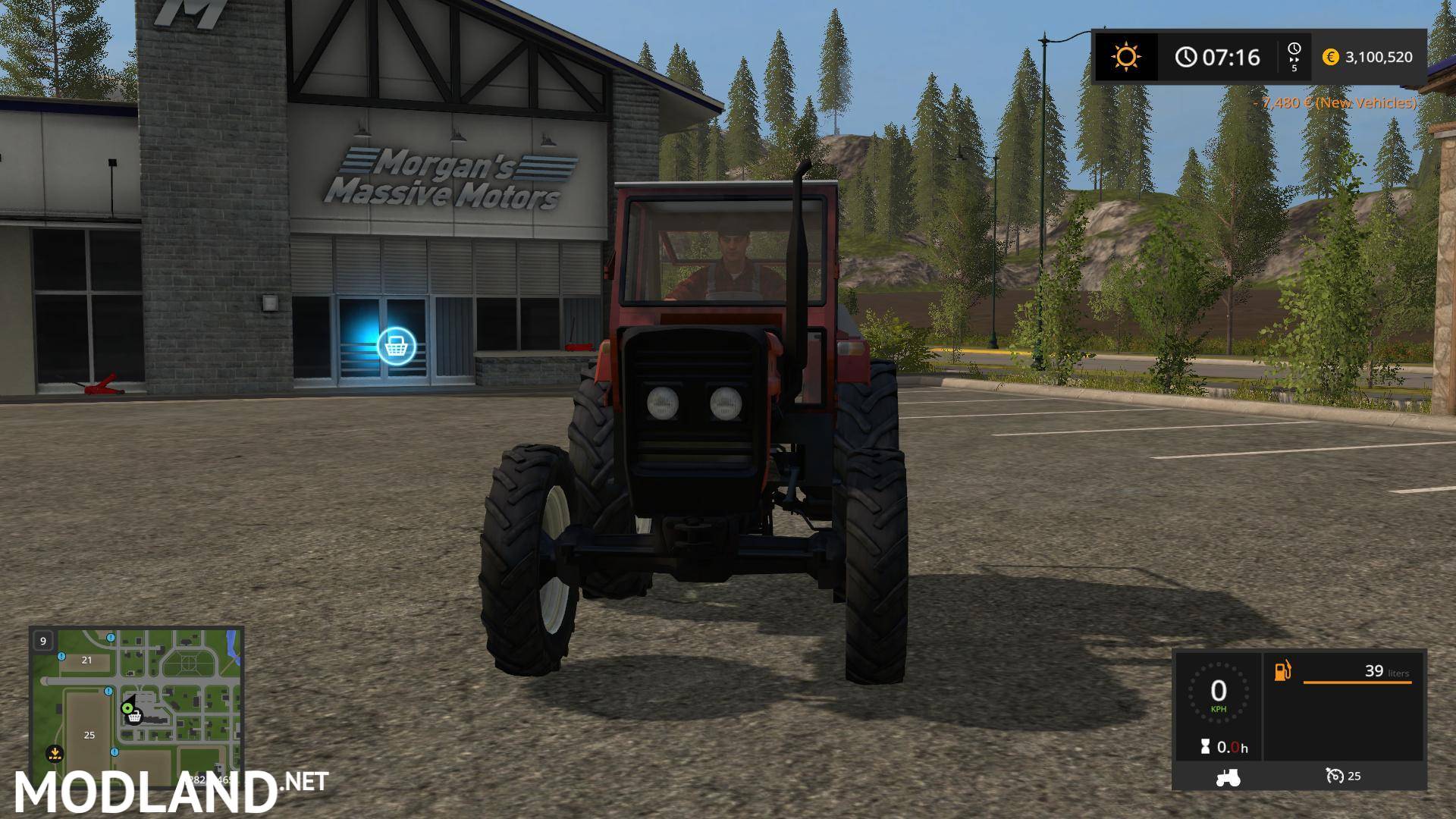
Task: Click the grain unloading point icon on minimap
Action: tap(55, 755)
